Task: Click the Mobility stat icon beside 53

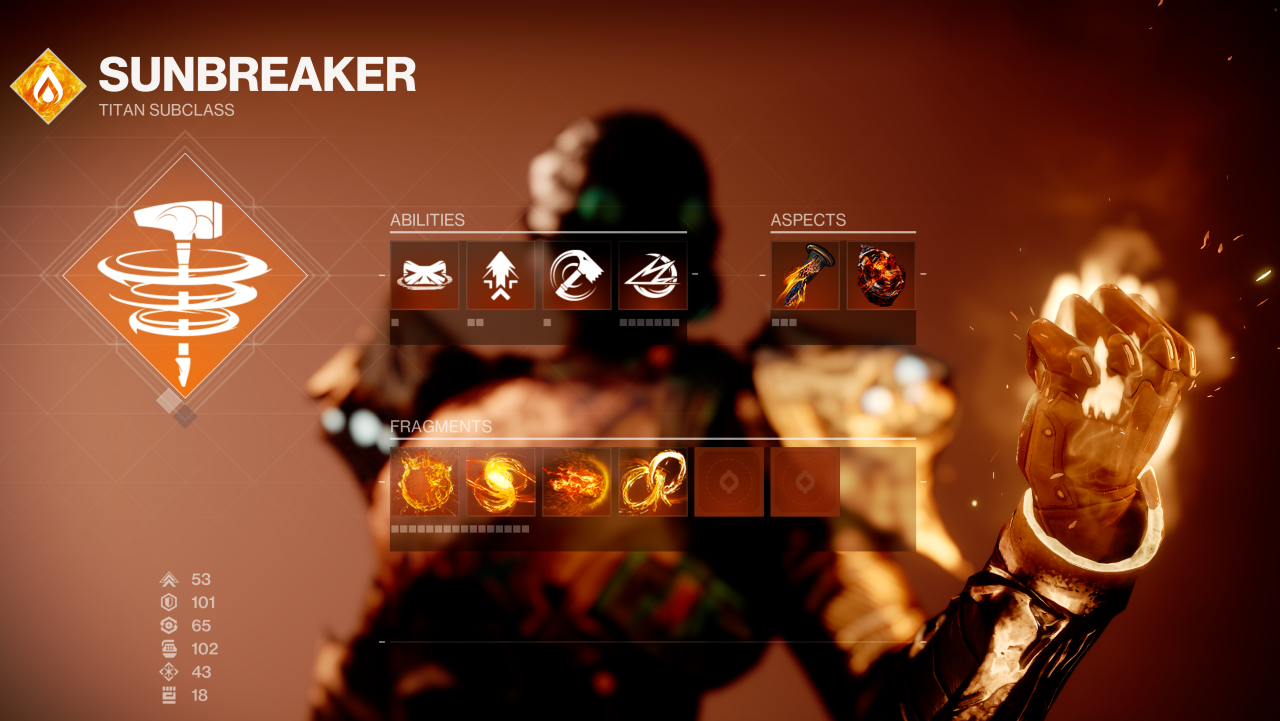Action: click(168, 578)
